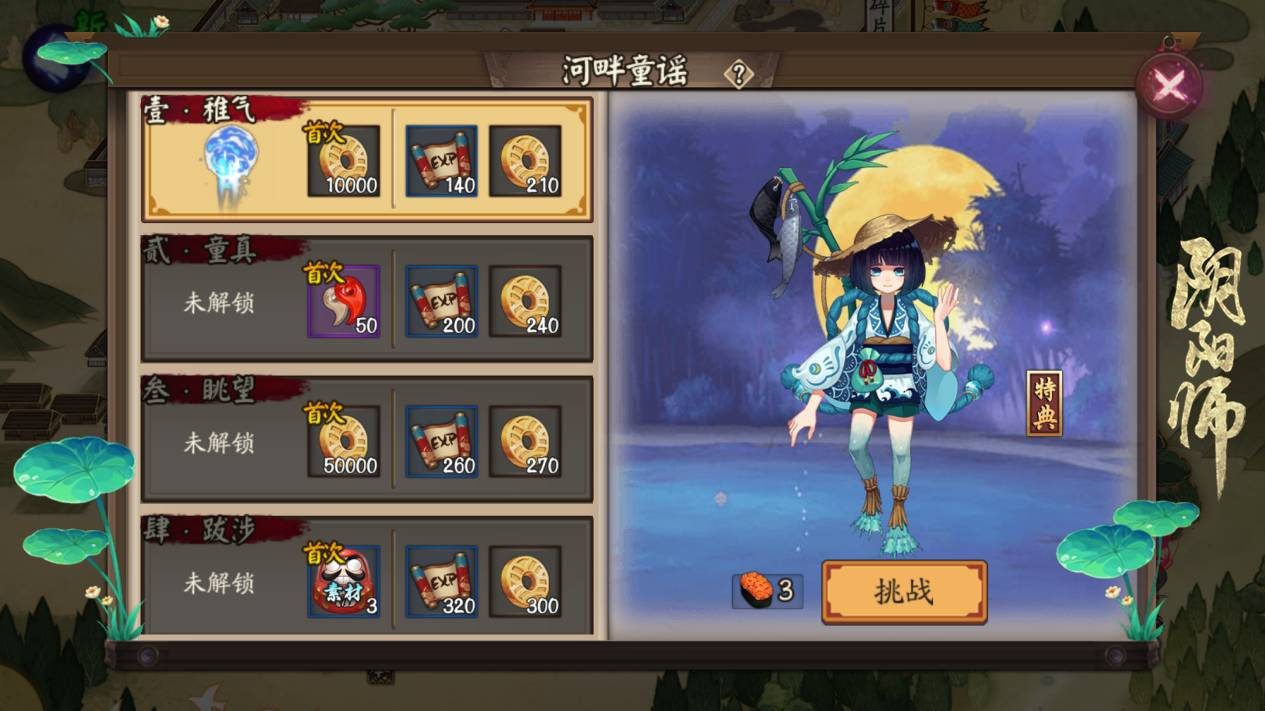The width and height of the screenshot is (1265, 711).
Task: View the 10000 coin first-clear reward
Action: (344, 161)
